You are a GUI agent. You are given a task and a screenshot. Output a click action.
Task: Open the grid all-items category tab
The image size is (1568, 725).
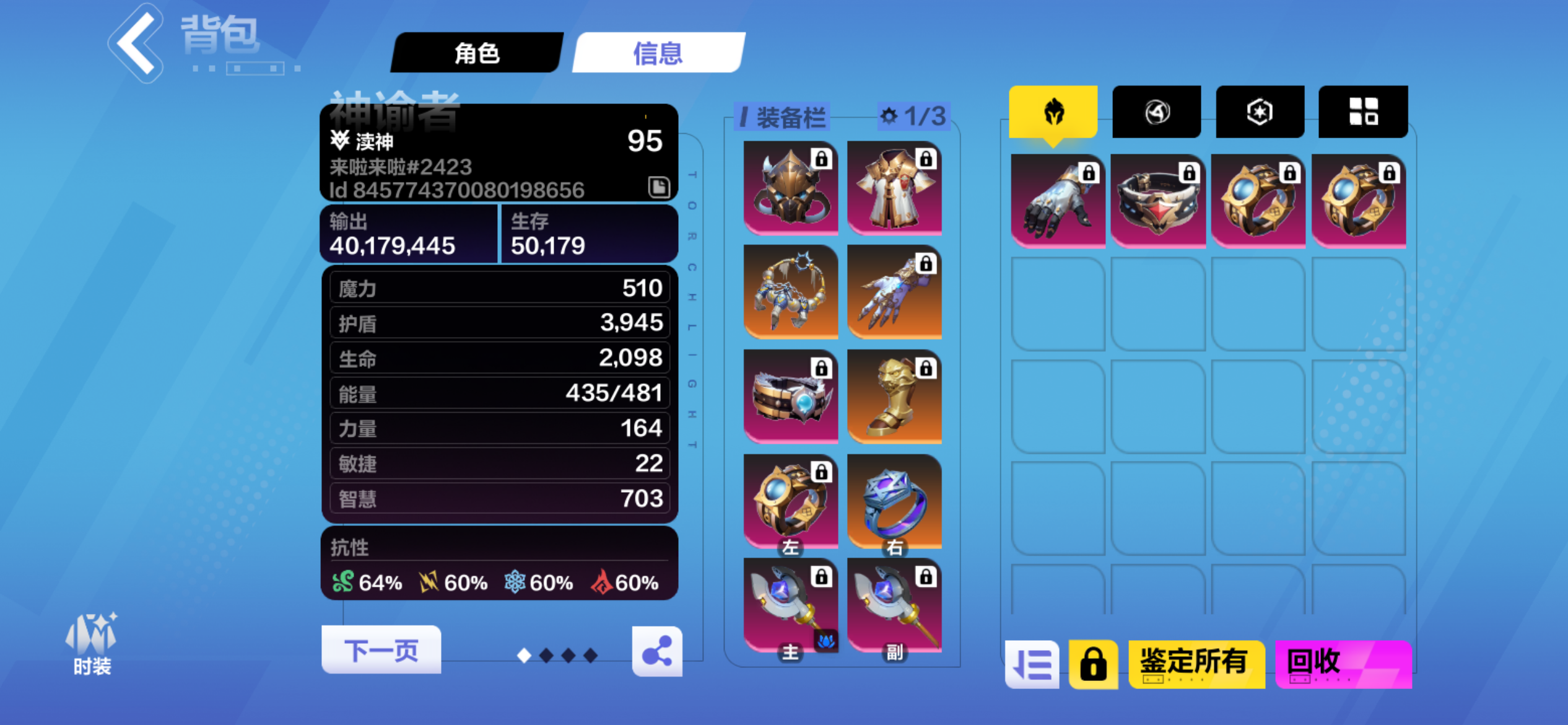(x=1362, y=111)
